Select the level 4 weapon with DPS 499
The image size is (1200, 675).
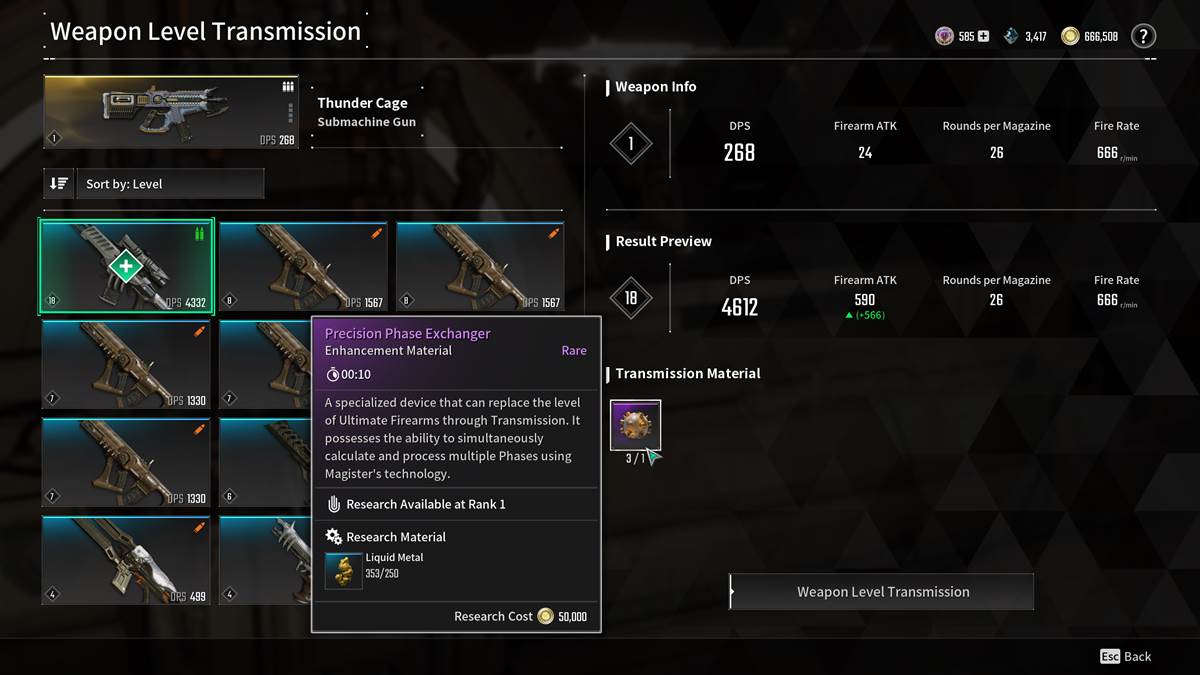pyautogui.click(x=126, y=560)
